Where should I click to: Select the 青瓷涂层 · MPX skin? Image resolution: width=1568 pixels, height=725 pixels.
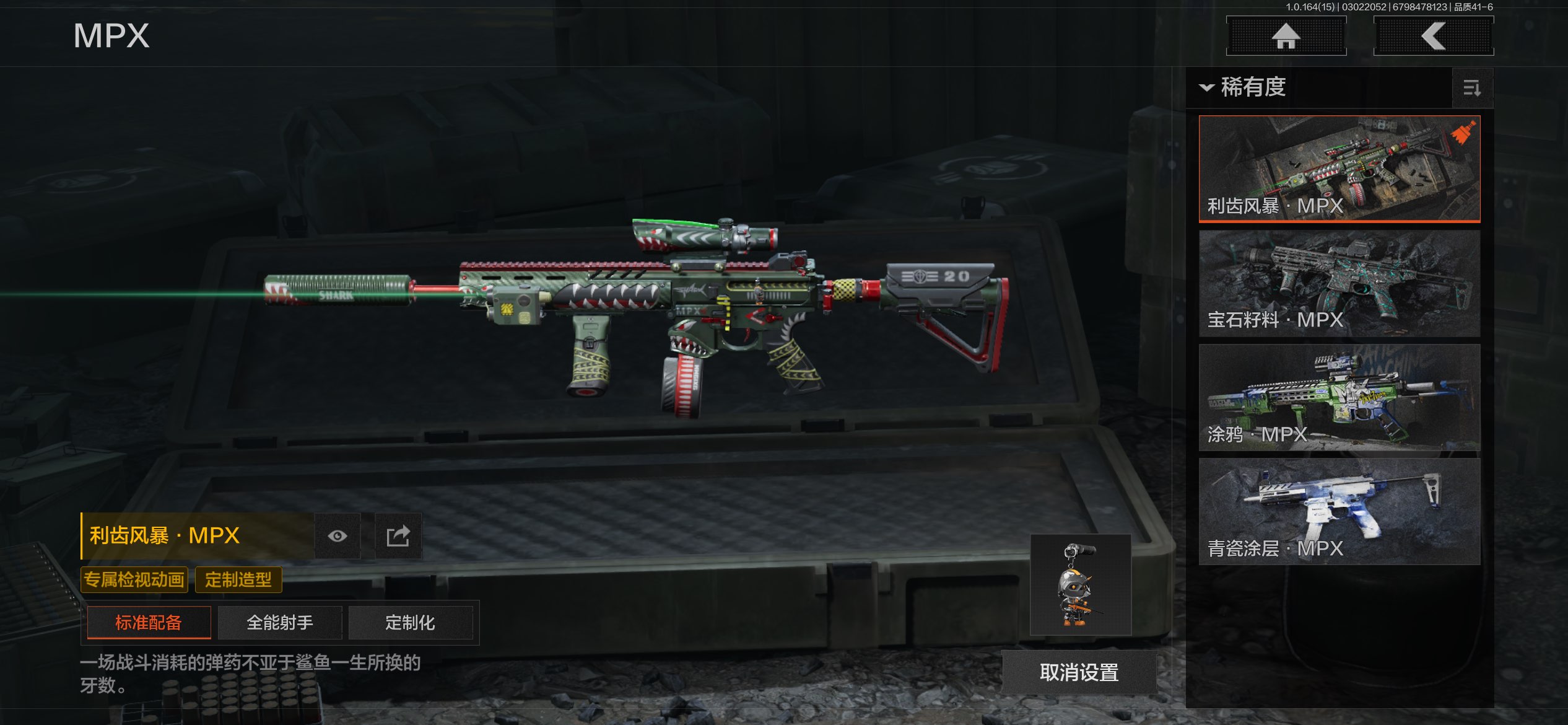(1339, 511)
